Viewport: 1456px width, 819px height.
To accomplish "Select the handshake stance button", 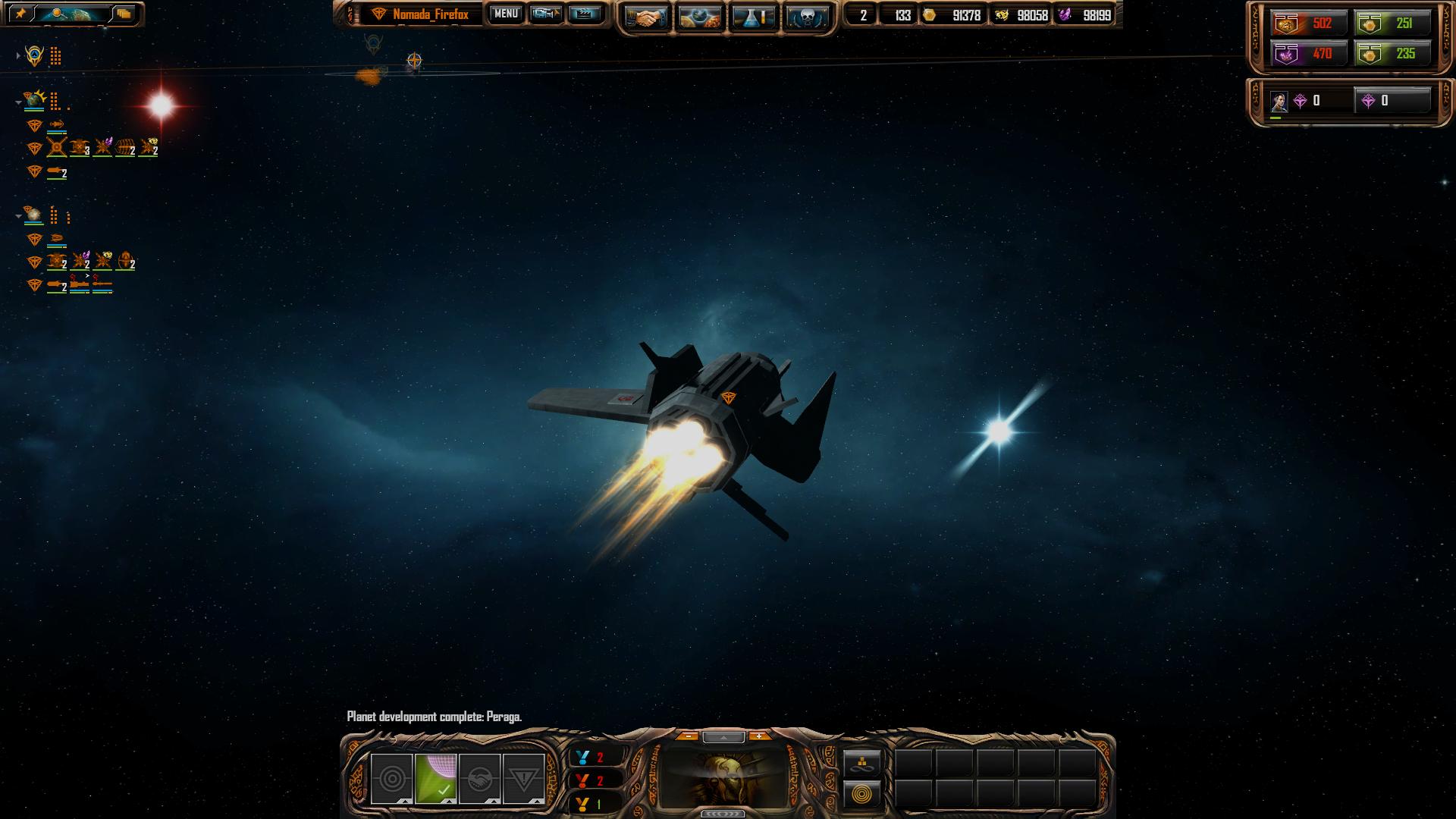I will (479, 779).
